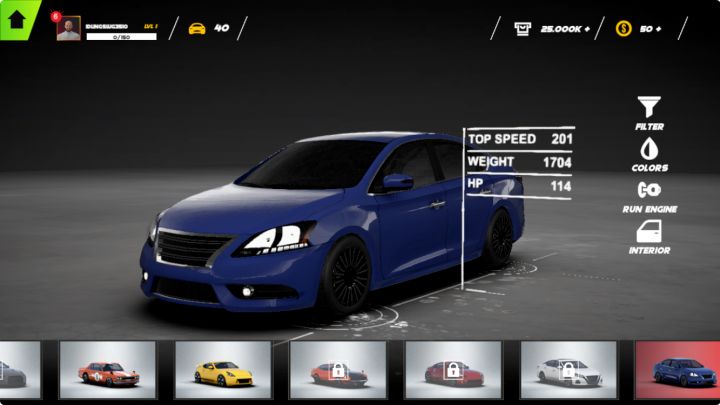Viewport: 720px width, 405px height.
Task: Select the locked white sedan thumbnail
Action: click(x=568, y=370)
